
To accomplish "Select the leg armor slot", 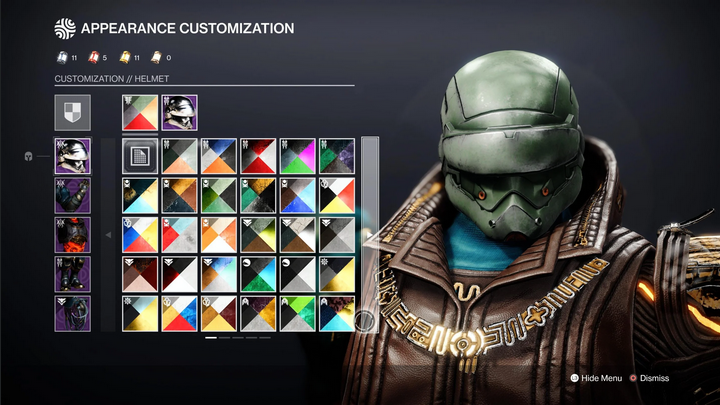I will coord(72,274).
